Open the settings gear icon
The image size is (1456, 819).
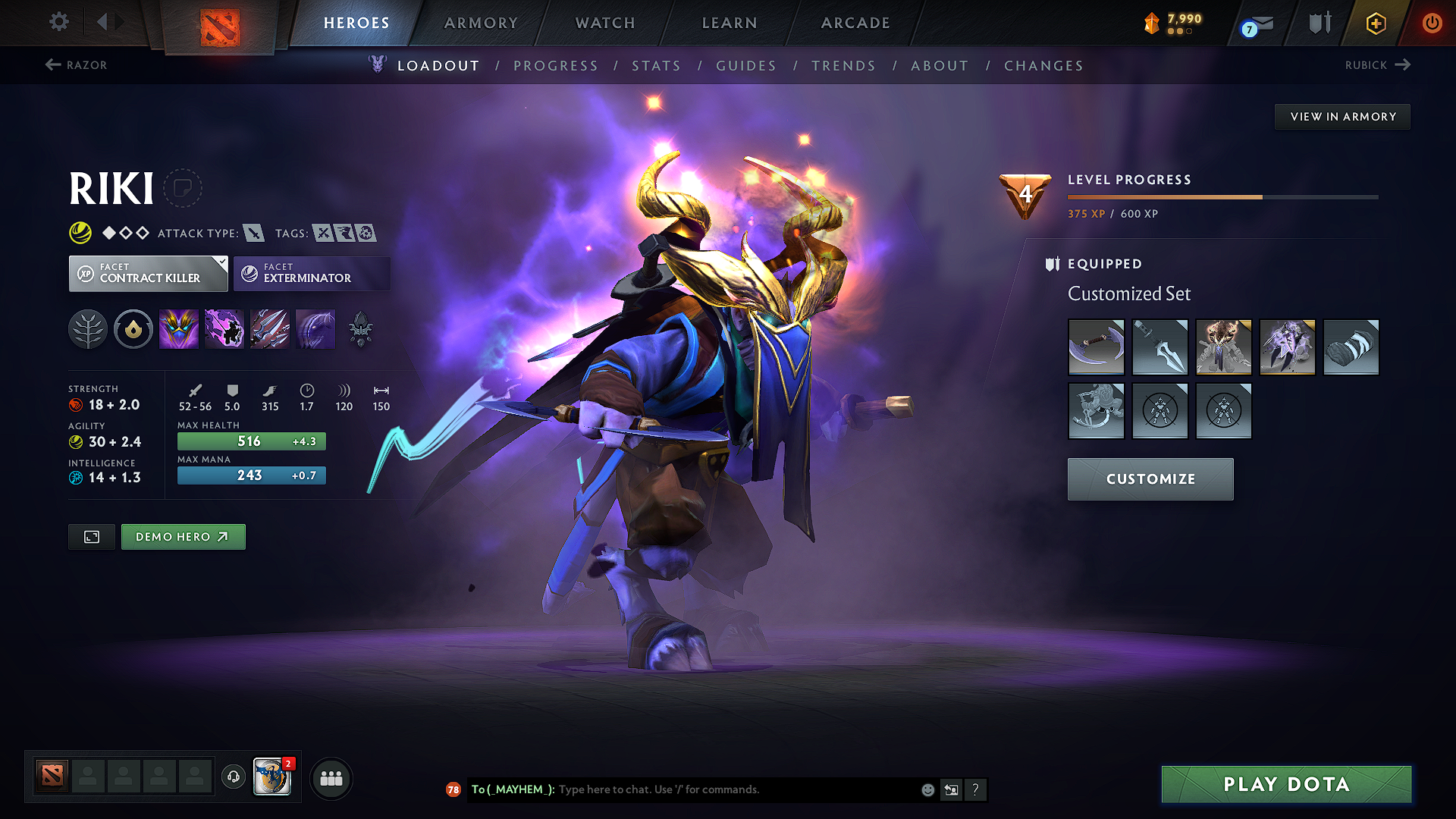click(58, 22)
